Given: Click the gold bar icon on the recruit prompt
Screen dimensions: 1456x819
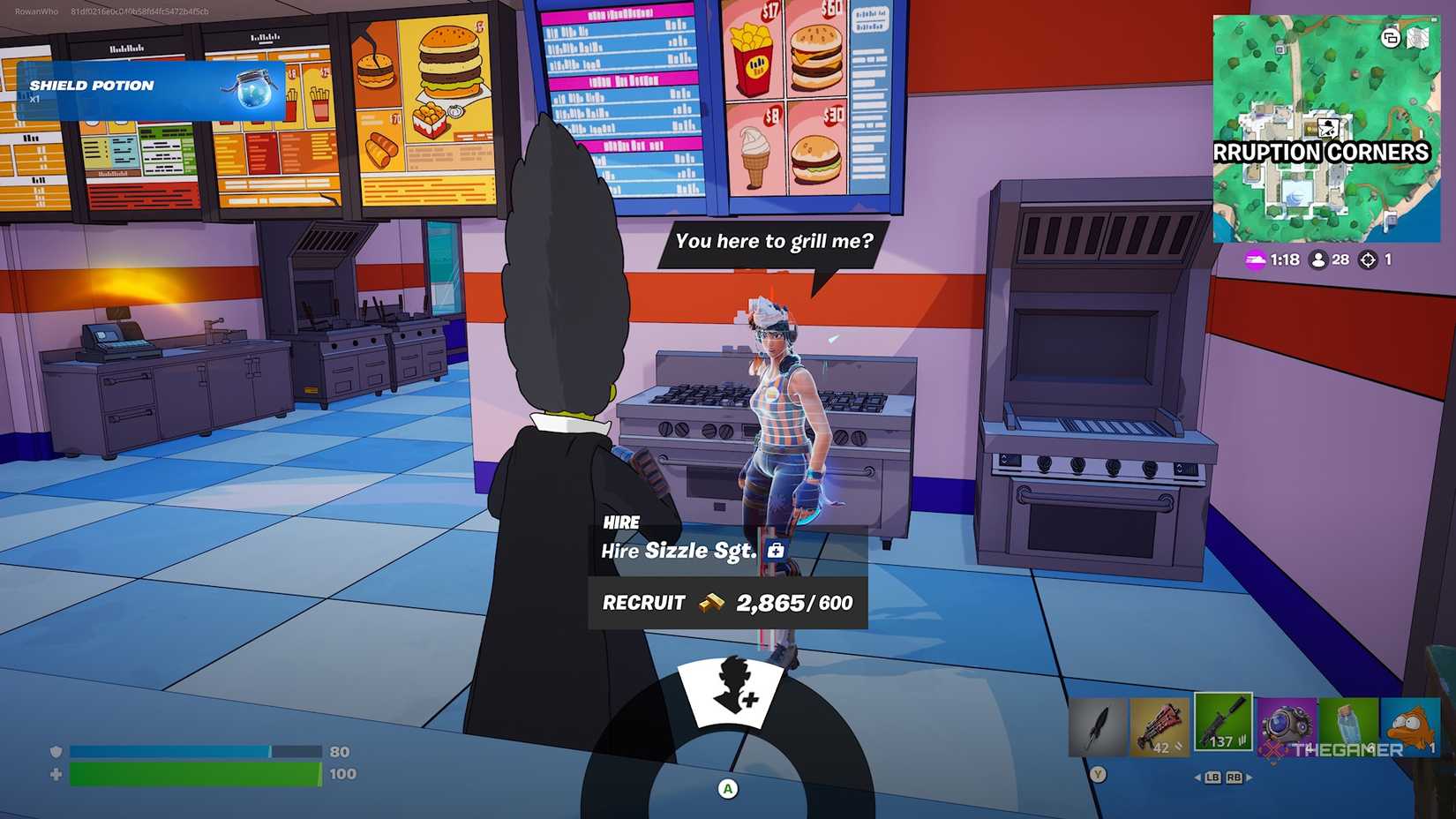Looking at the screenshot, I should 711,603.
